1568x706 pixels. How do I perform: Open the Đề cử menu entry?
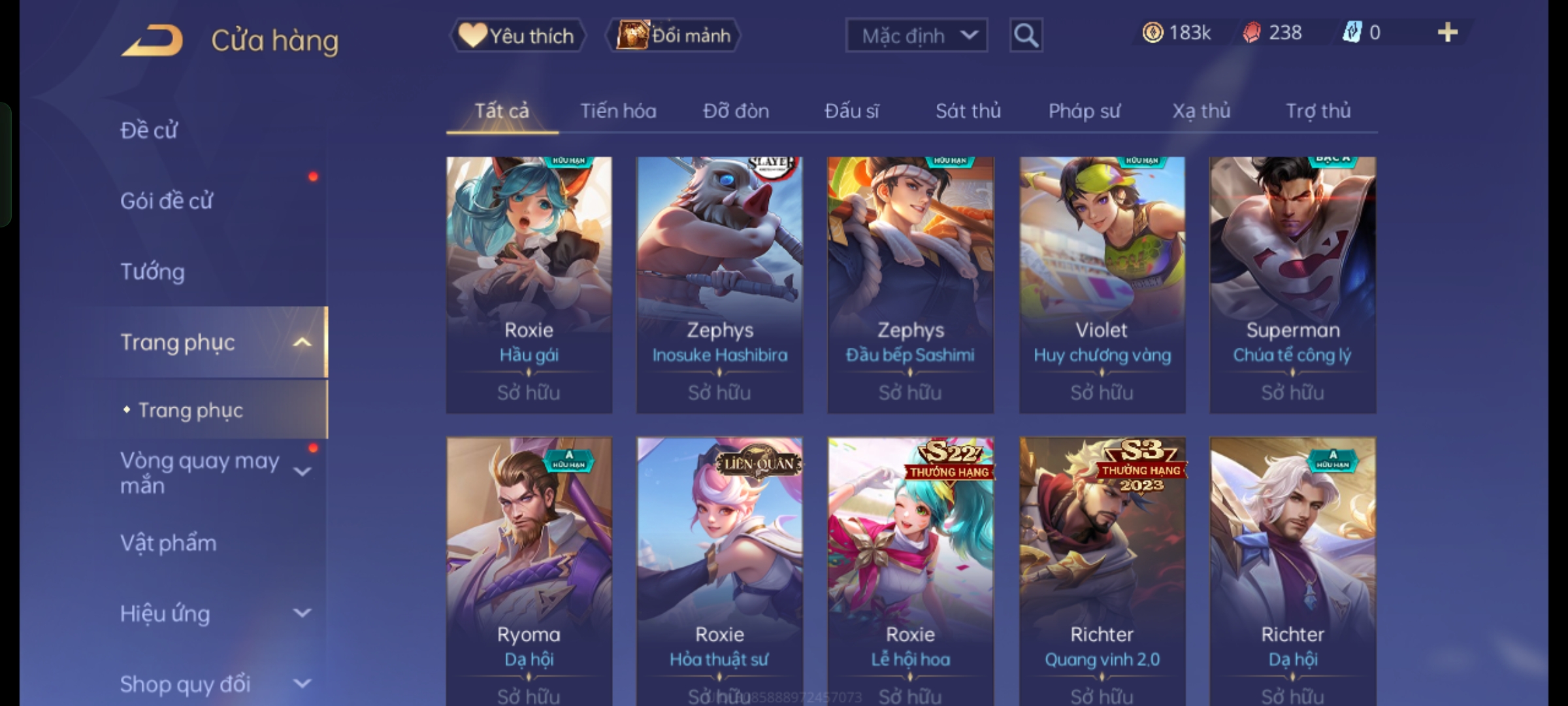[x=149, y=131]
